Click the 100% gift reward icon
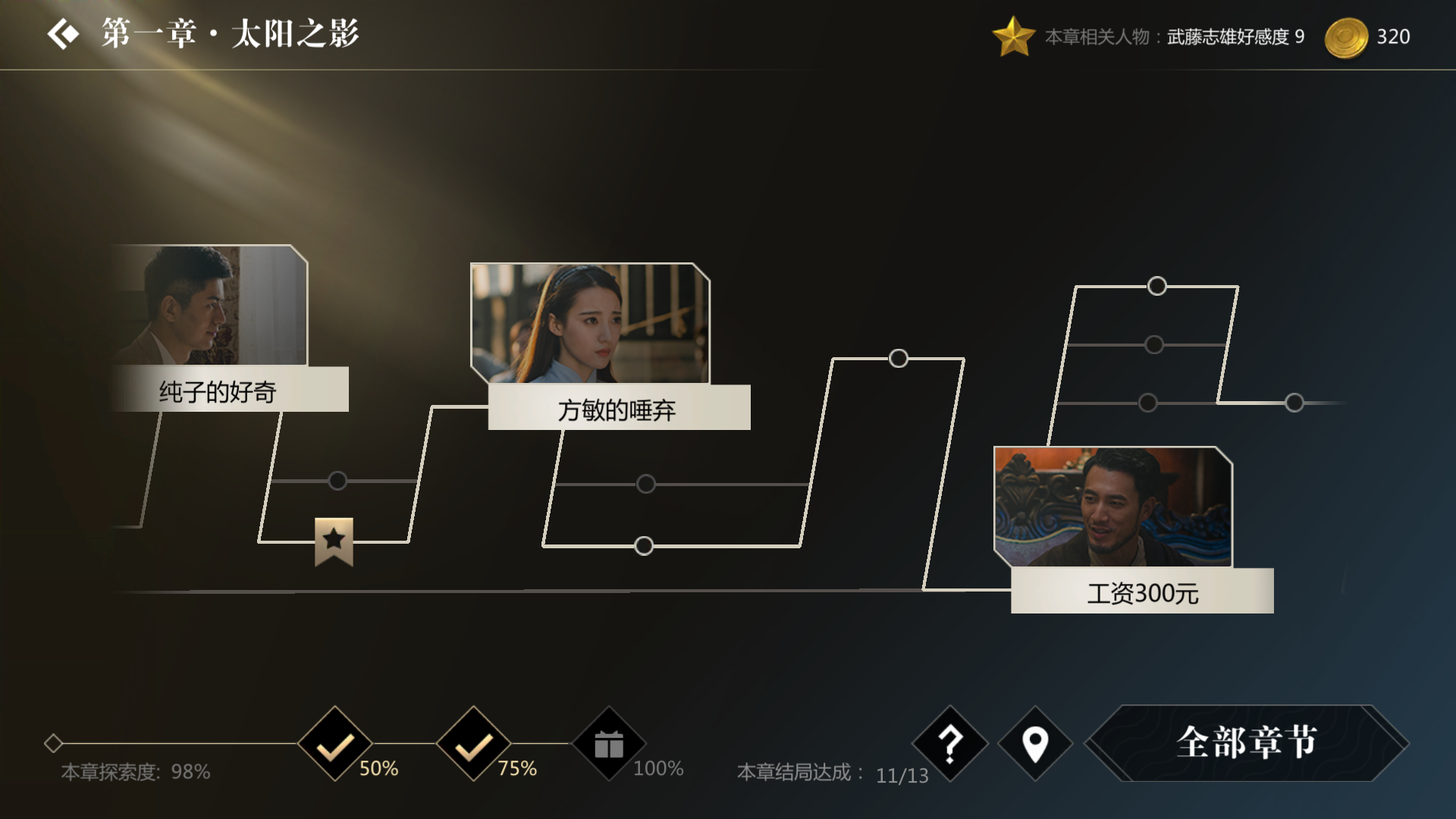 click(x=610, y=745)
